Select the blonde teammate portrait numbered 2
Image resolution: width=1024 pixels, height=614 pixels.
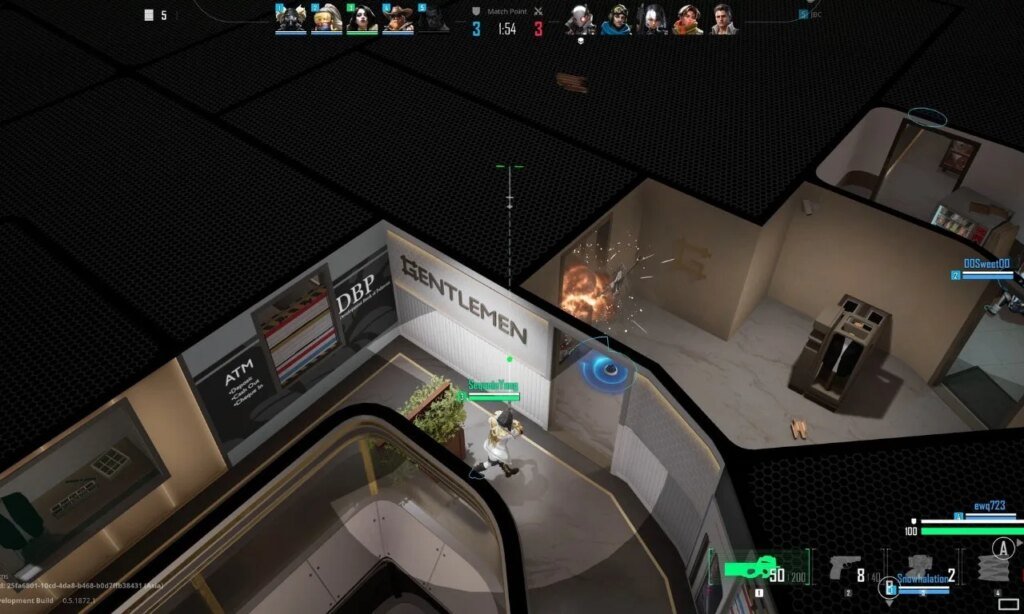pyautogui.click(x=326, y=19)
